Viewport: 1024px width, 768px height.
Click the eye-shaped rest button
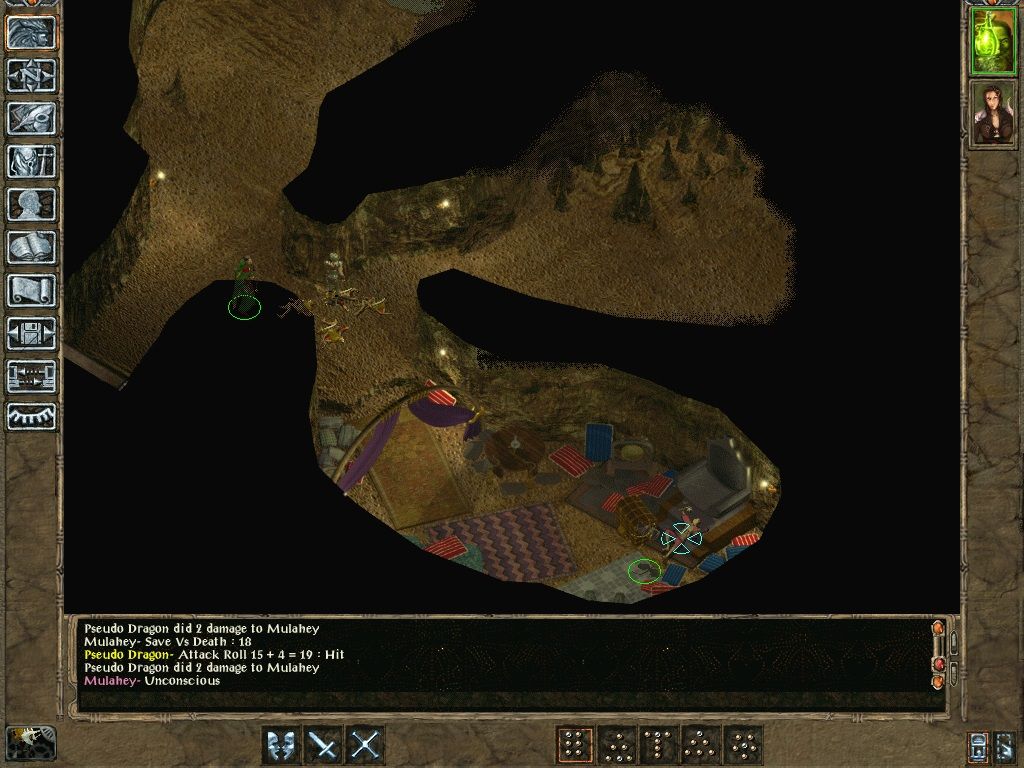coord(31,416)
